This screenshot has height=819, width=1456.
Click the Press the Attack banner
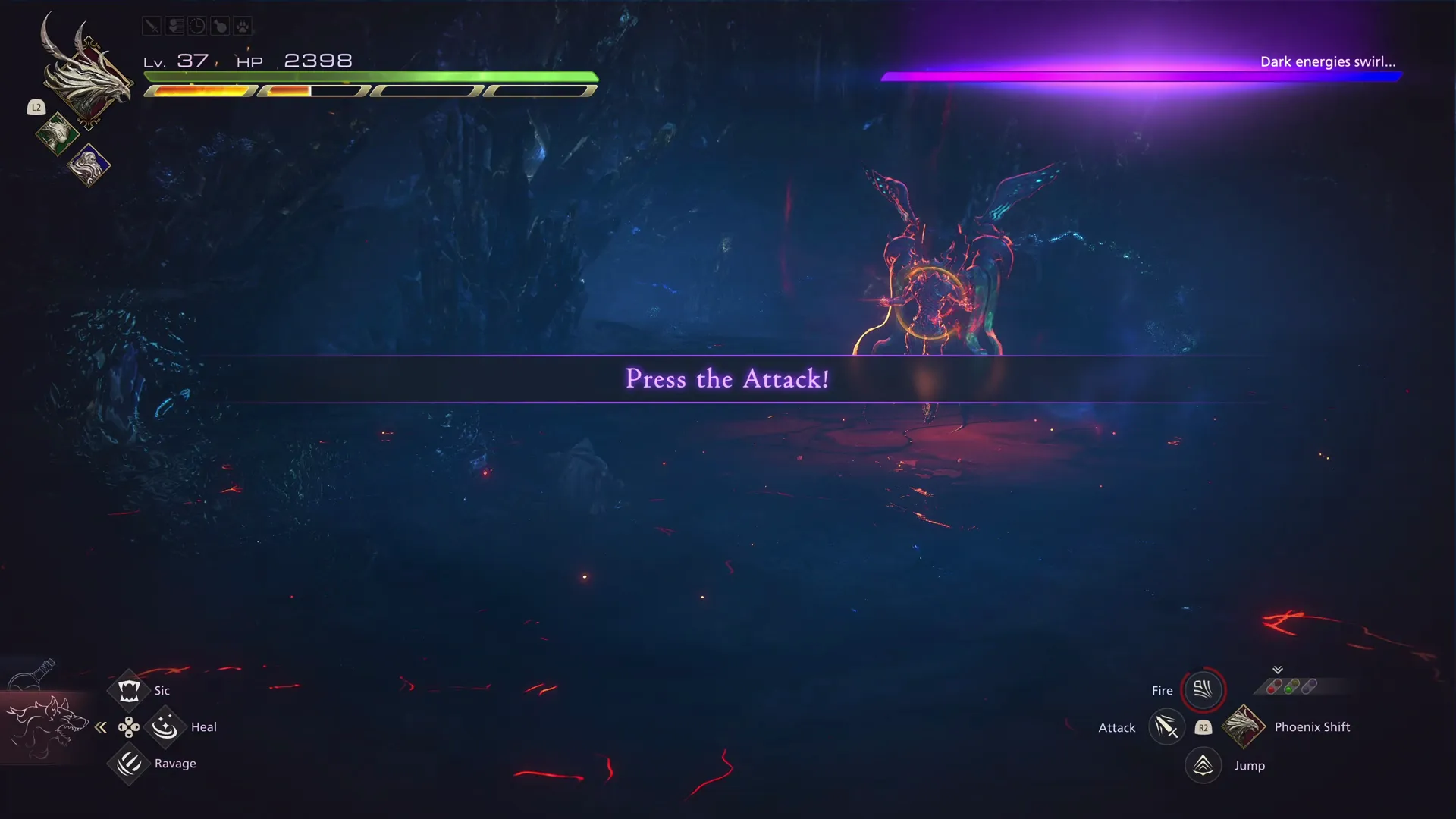726,379
